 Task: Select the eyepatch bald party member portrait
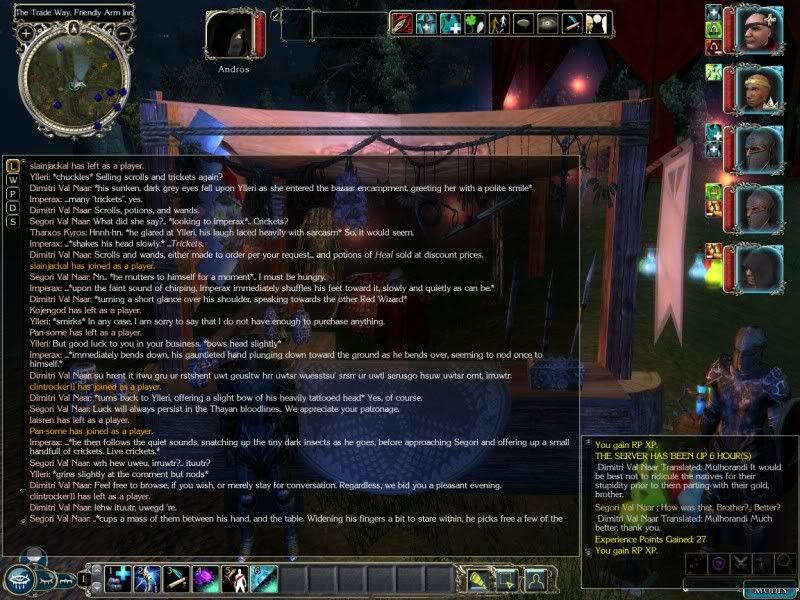[x=760, y=30]
